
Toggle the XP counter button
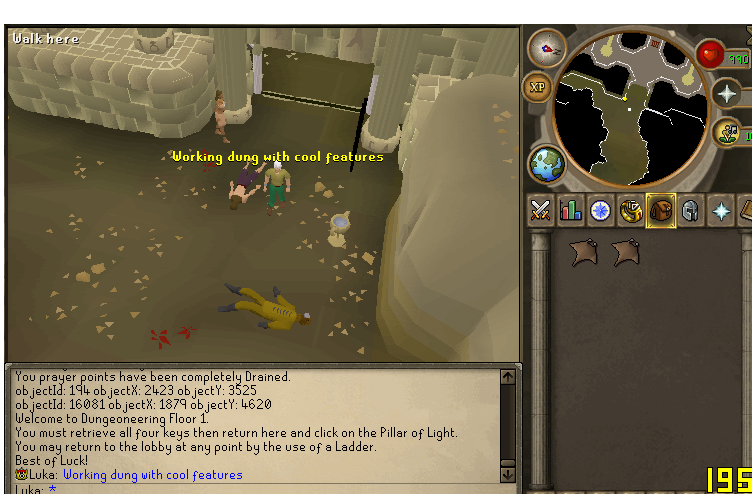click(x=538, y=87)
